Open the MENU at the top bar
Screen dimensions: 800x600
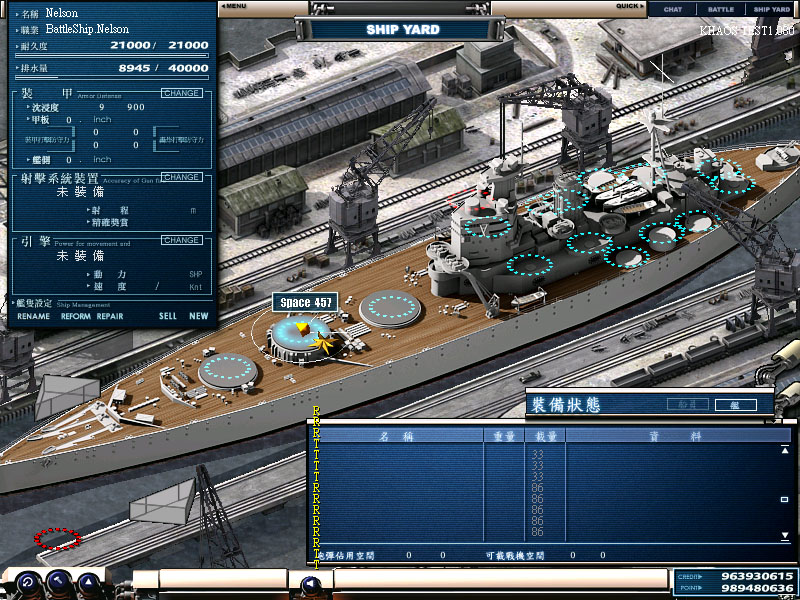tap(234, 6)
